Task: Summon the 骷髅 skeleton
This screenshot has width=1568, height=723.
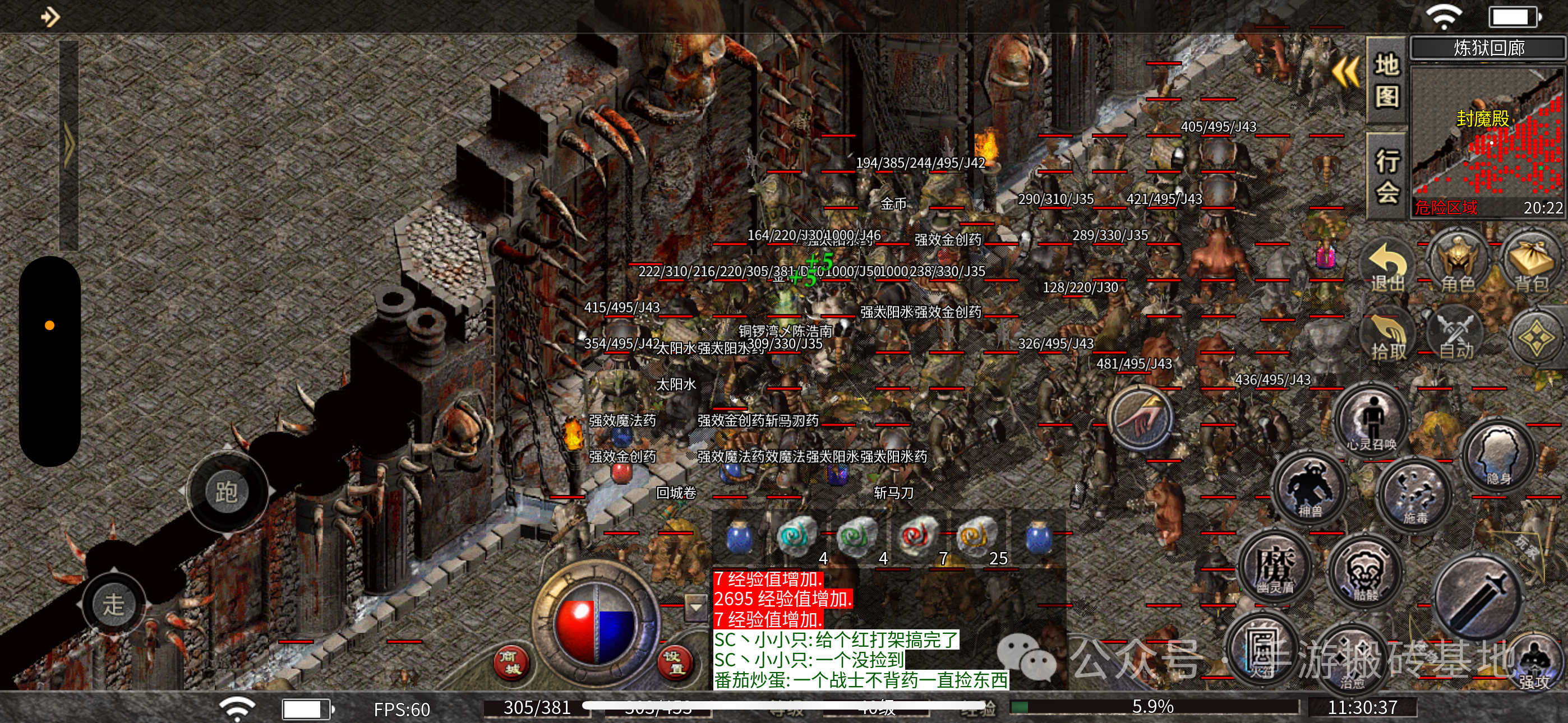Action: tap(1366, 573)
